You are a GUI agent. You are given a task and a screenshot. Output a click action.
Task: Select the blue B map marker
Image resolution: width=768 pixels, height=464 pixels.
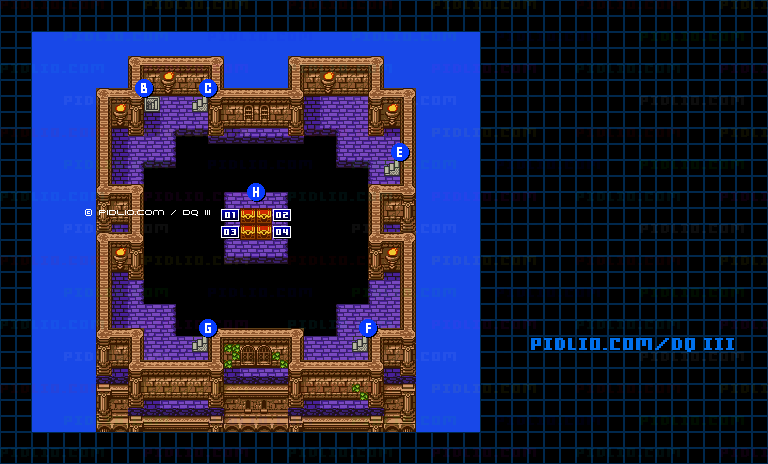point(144,88)
